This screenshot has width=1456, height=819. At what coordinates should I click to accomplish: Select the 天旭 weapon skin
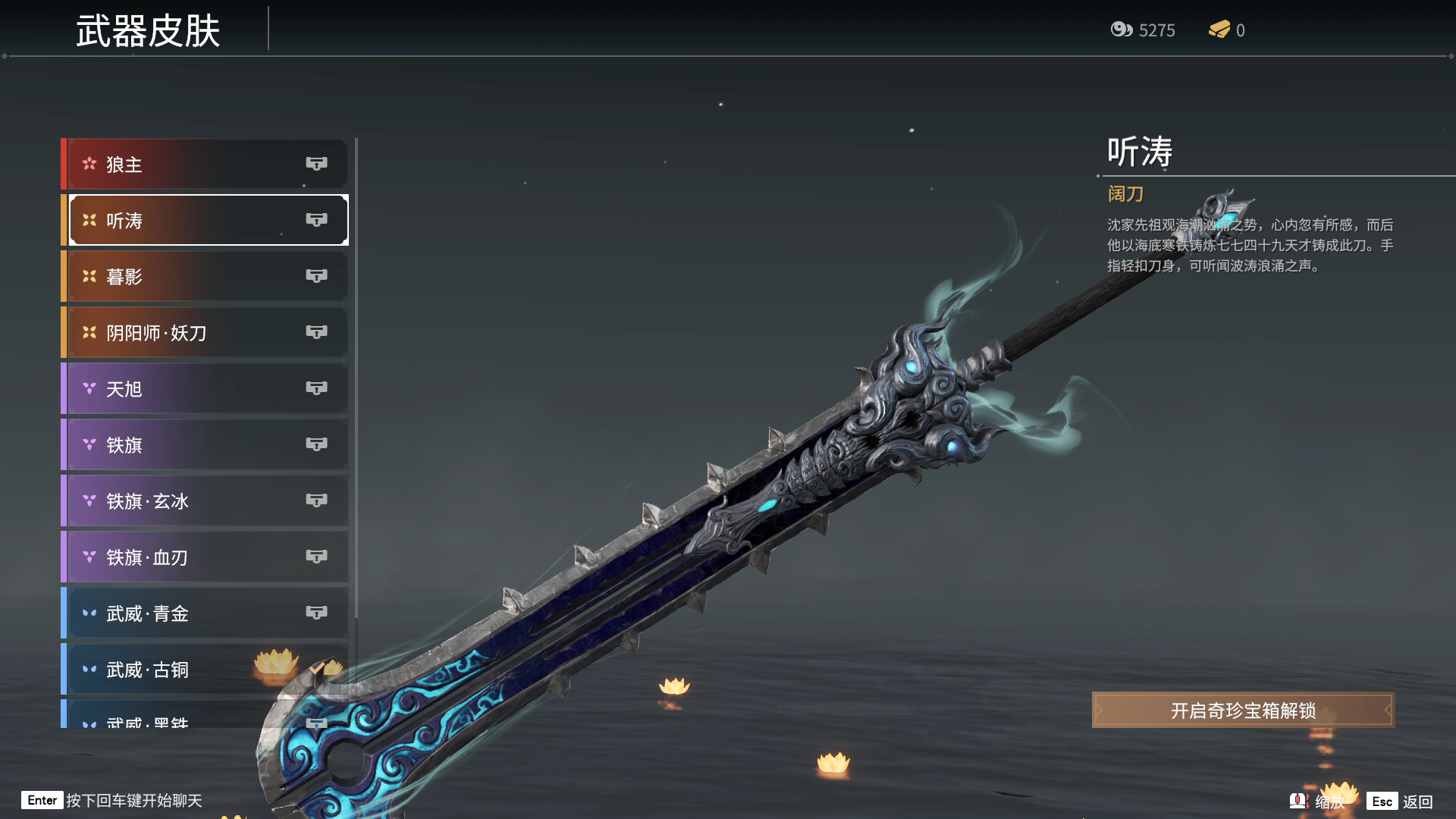pos(205,388)
